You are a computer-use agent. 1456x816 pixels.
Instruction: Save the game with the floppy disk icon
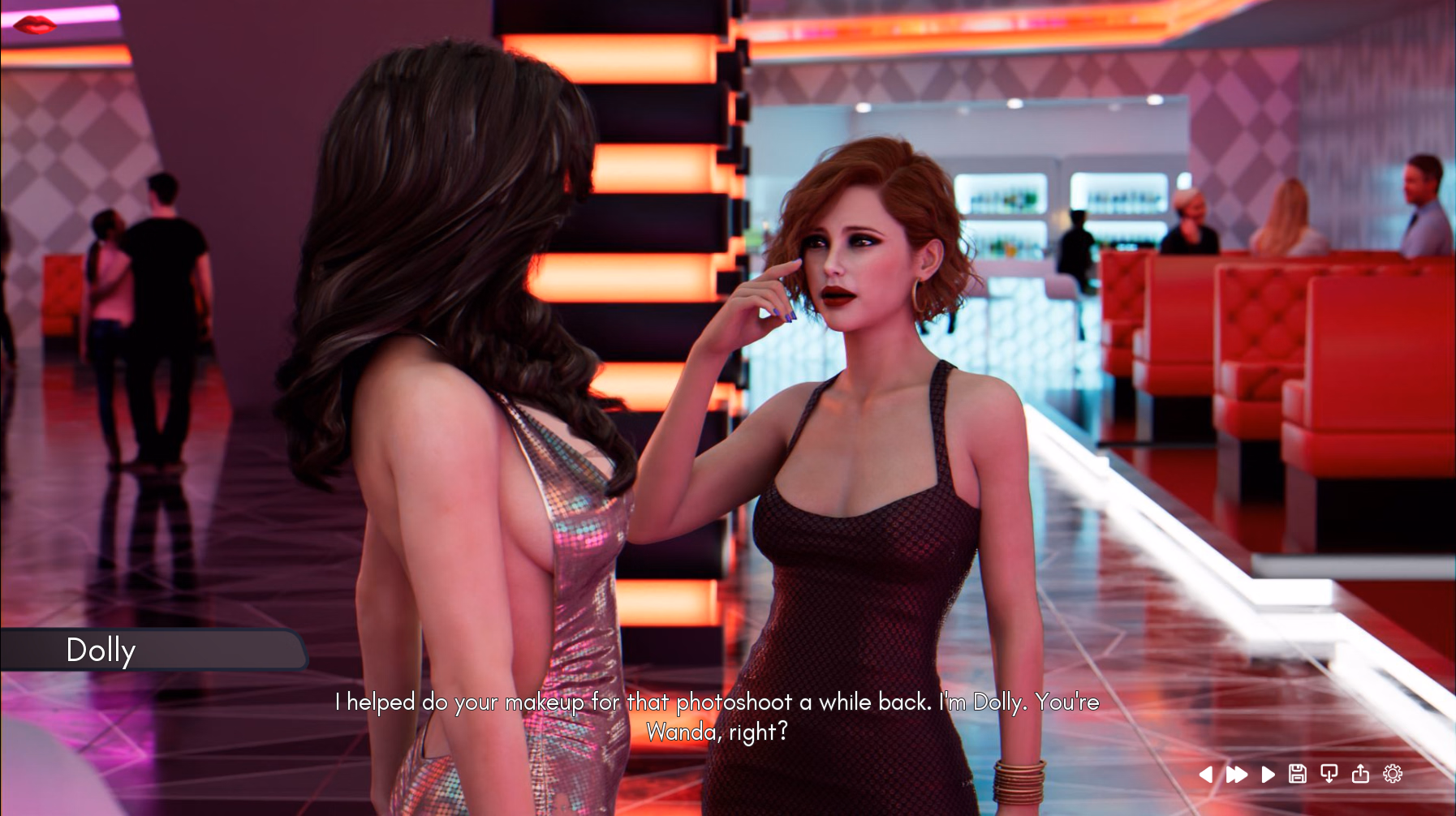[1298, 774]
